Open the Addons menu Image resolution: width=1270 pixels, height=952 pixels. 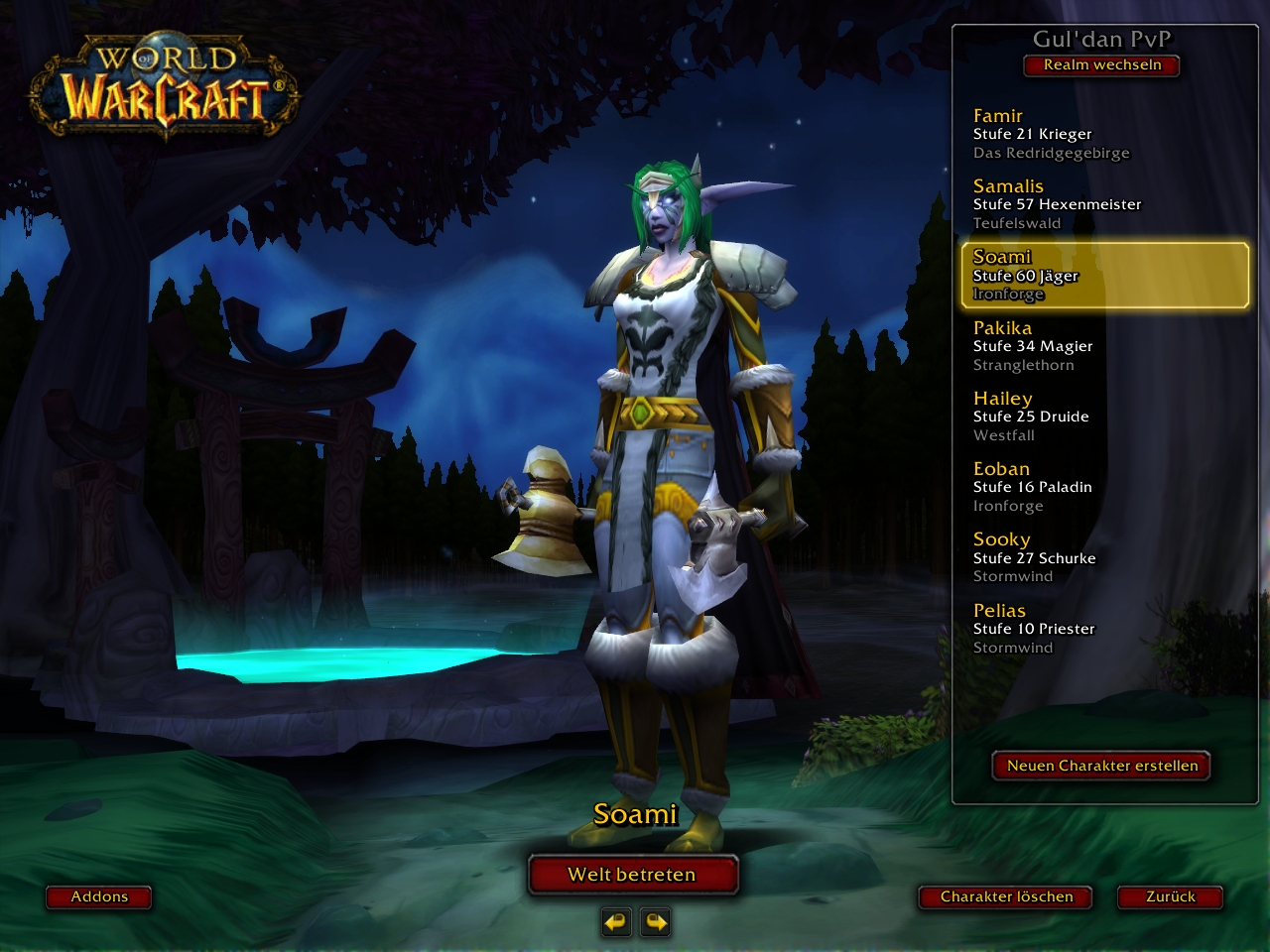click(x=99, y=896)
